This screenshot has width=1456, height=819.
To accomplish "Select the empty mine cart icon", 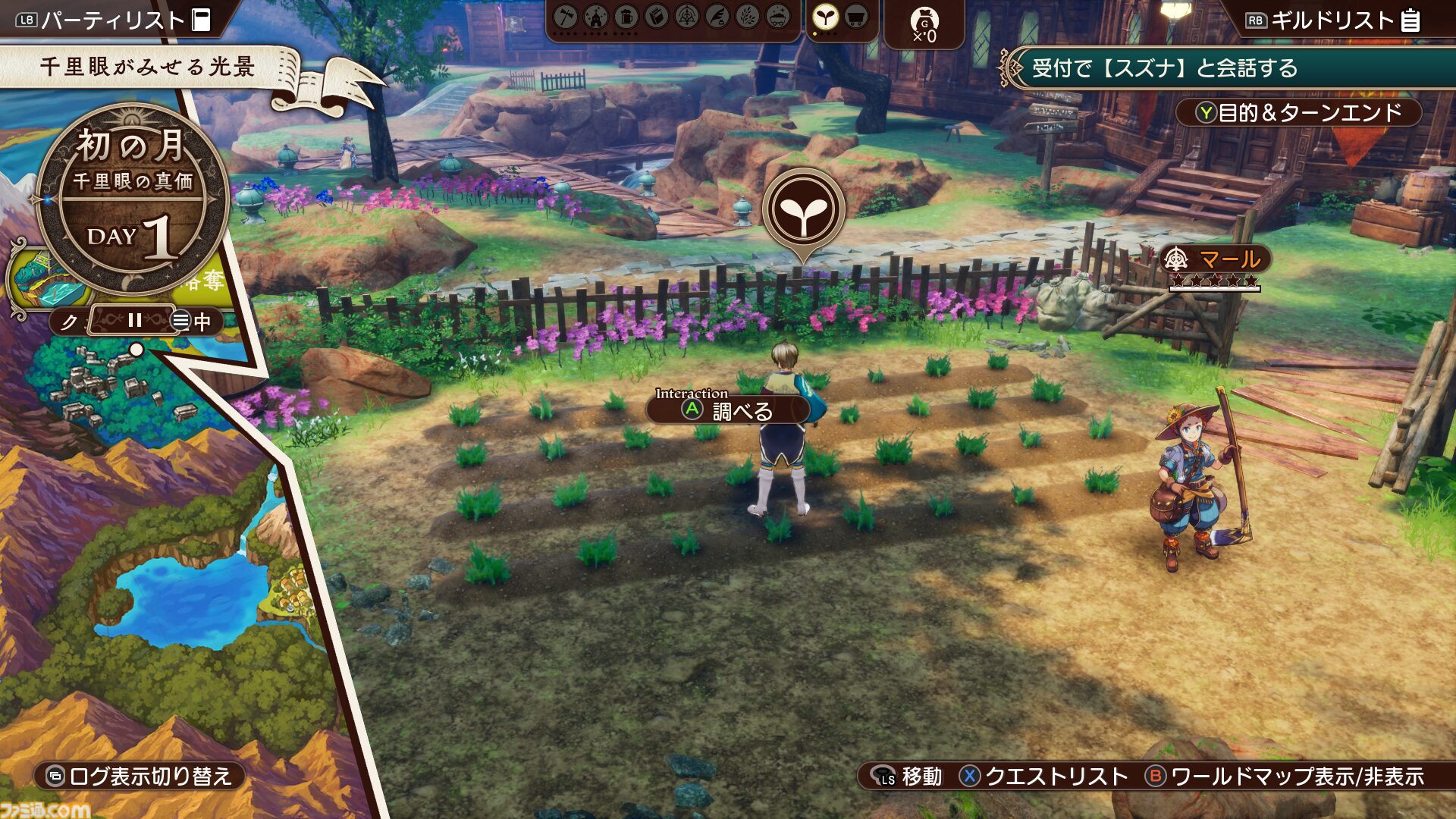I will click(x=856, y=17).
